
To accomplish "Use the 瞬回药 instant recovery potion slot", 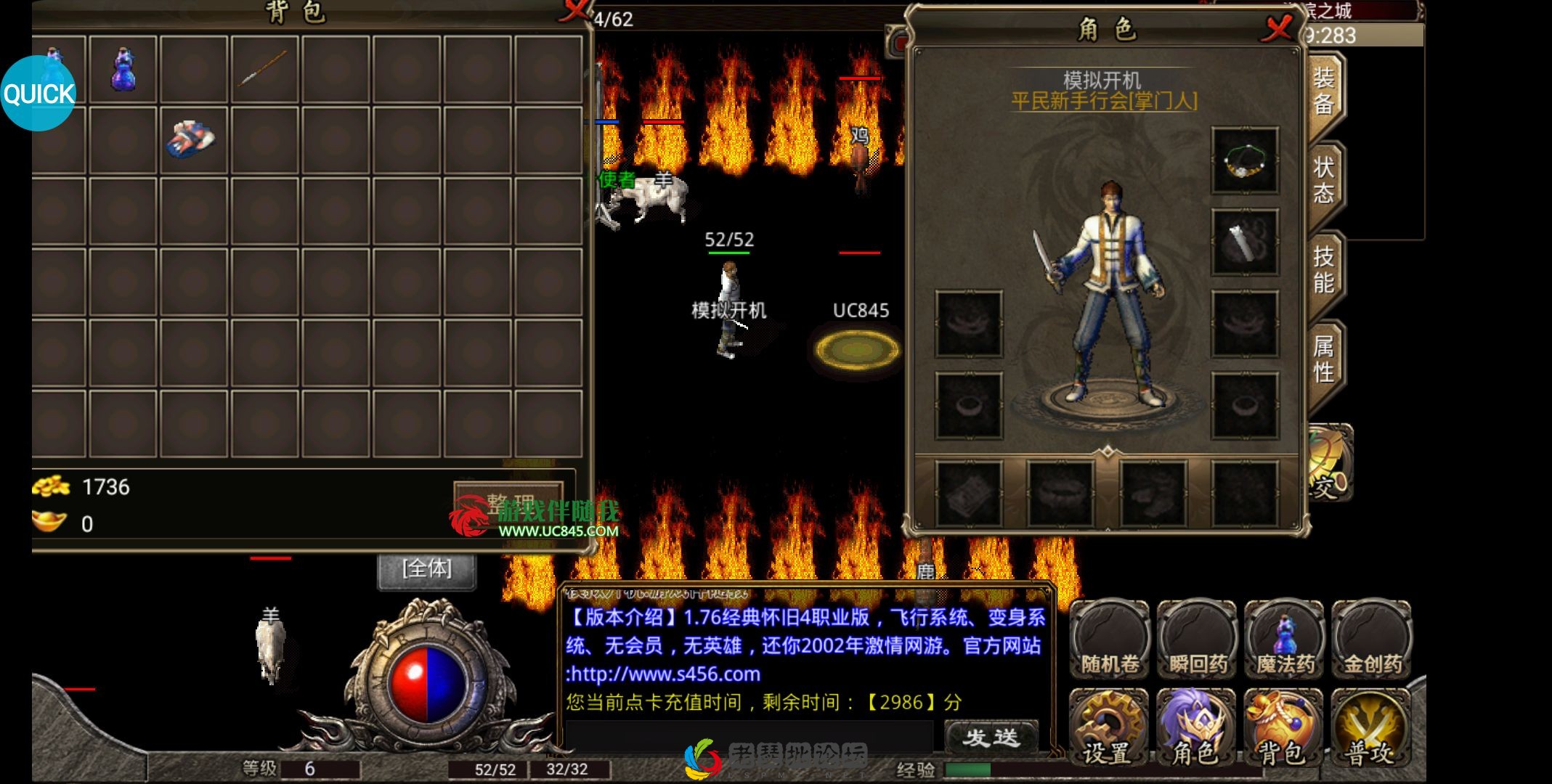I will 1197,639.
